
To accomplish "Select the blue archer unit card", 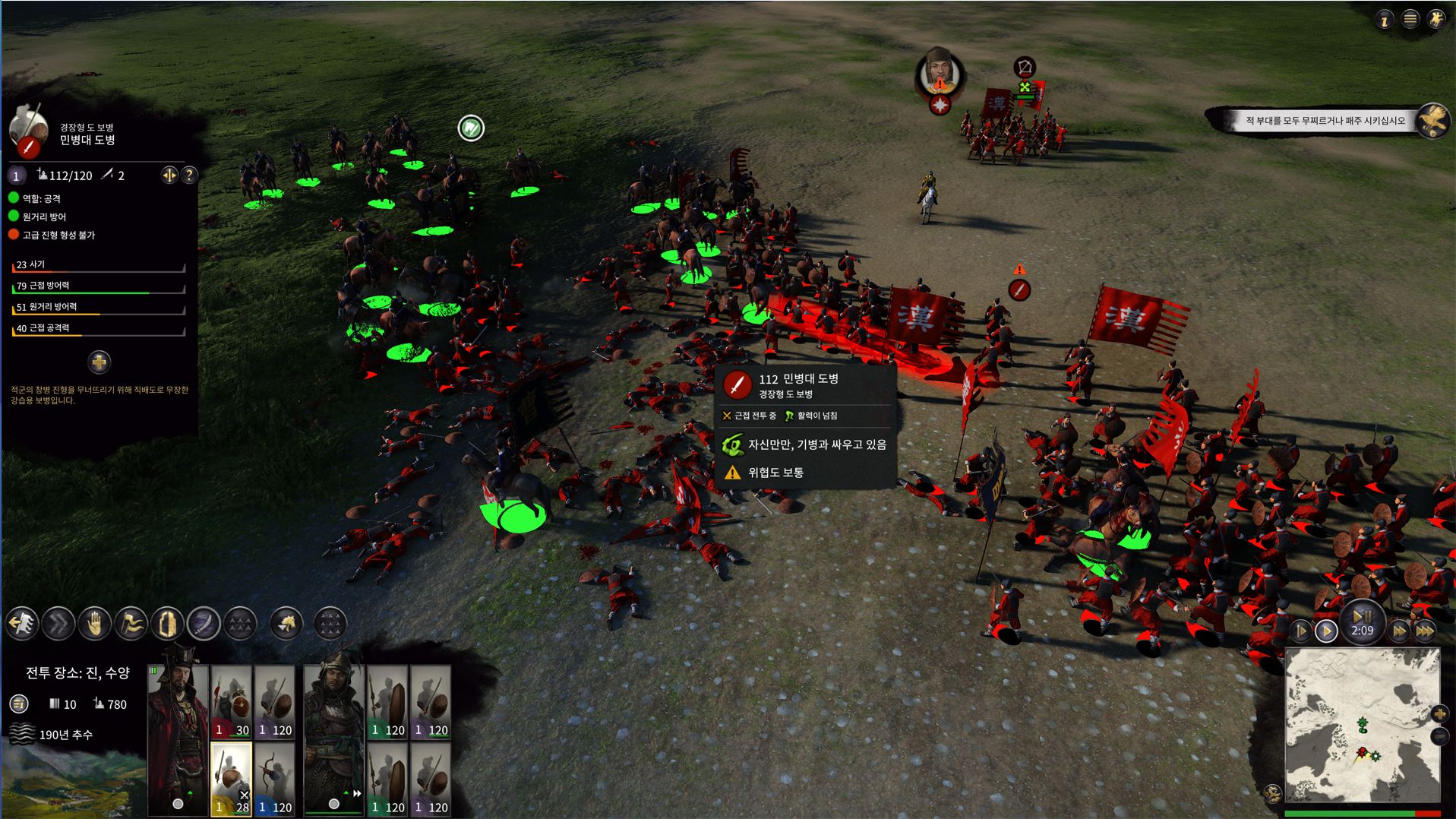I will pos(274,779).
